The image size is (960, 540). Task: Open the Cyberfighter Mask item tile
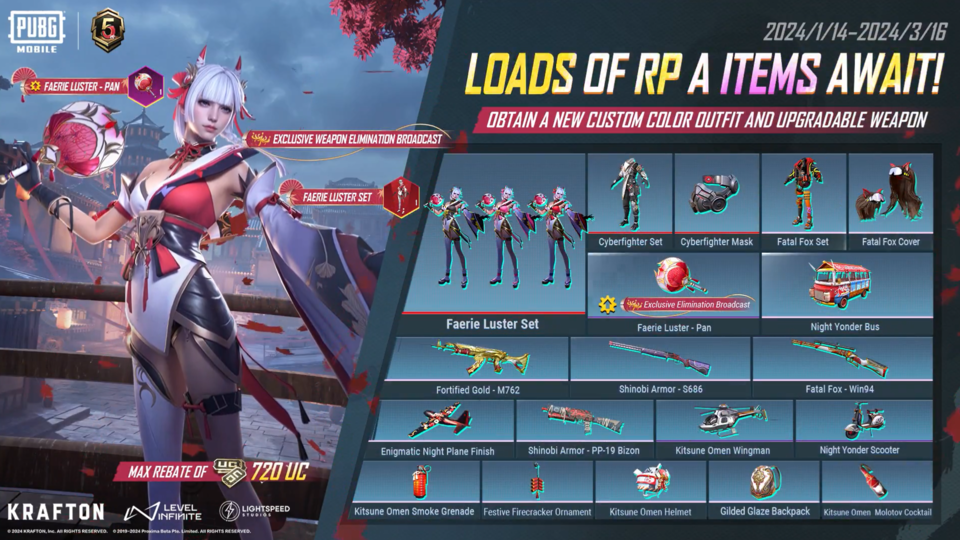(716, 201)
